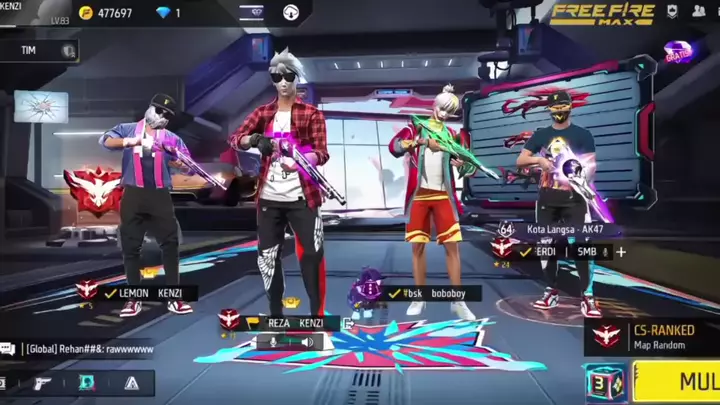Select the triangle logo icon in bottom bar
Image resolution: width=720 pixels, height=405 pixels.
point(131,383)
